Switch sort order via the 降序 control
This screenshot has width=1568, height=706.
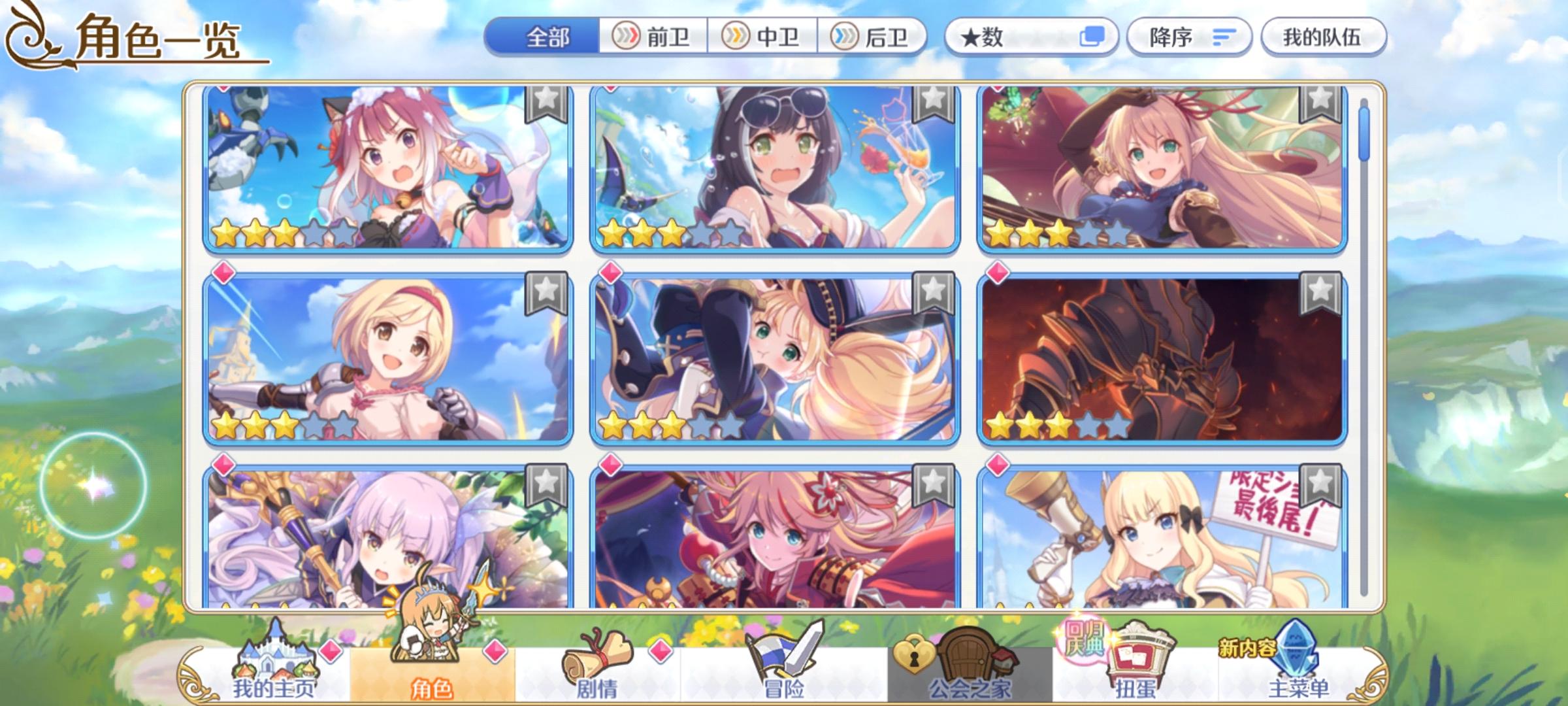(x=1189, y=37)
